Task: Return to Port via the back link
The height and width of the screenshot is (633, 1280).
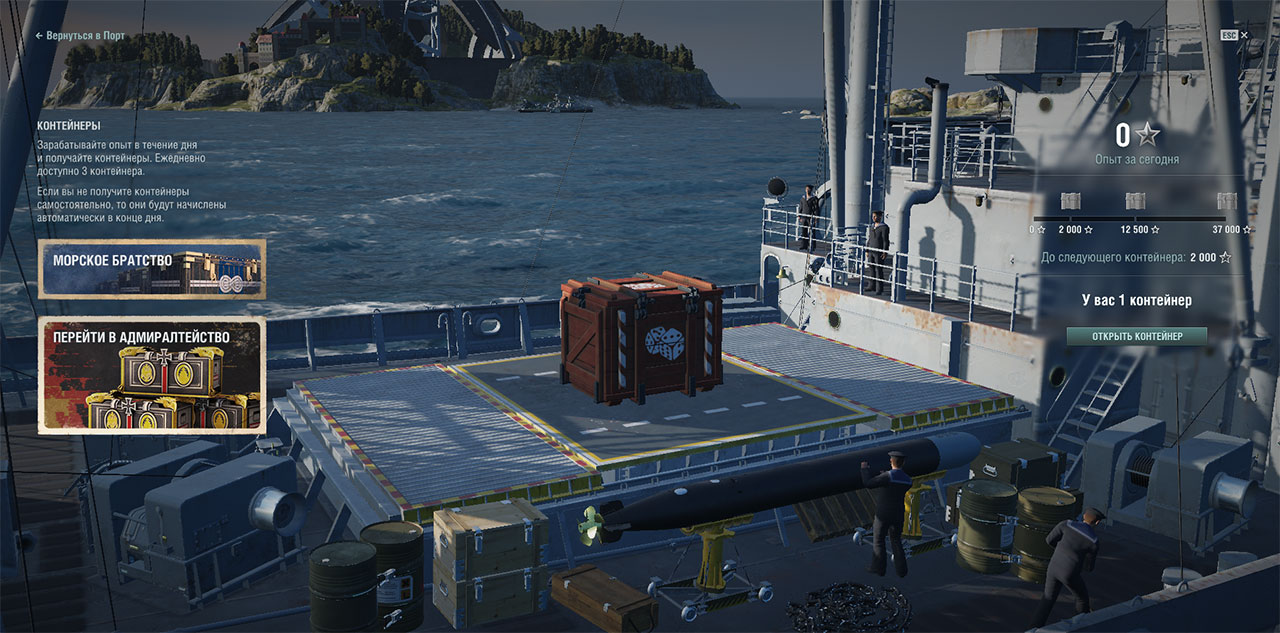Action: [80, 36]
